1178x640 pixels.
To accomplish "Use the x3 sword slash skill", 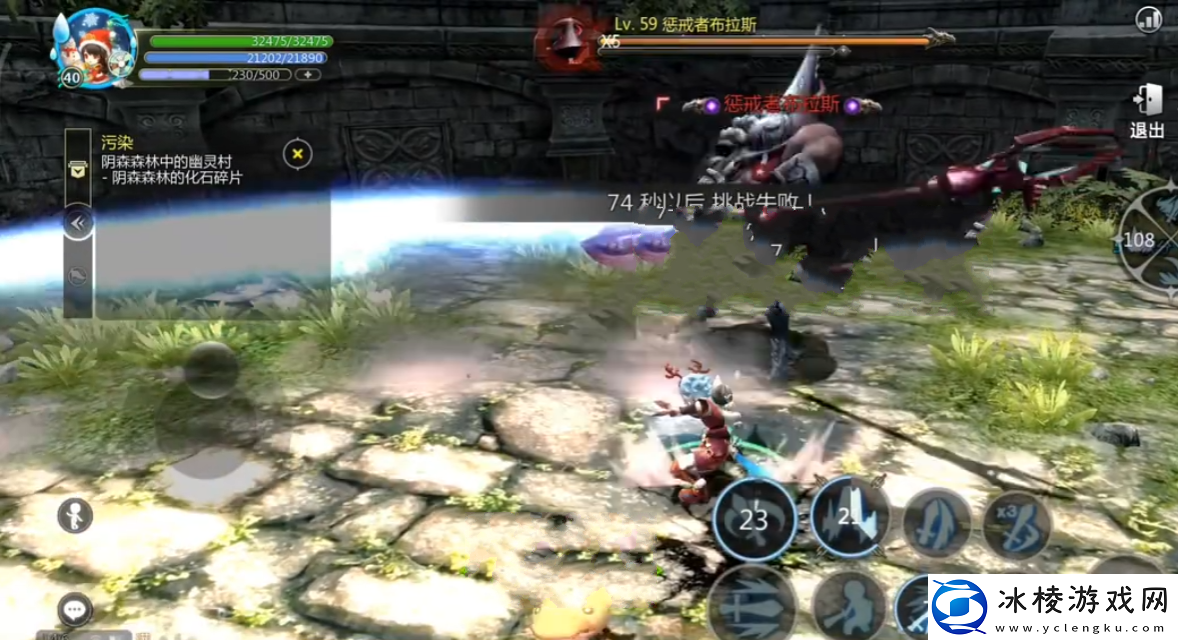I will click(x=1017, y=524).
